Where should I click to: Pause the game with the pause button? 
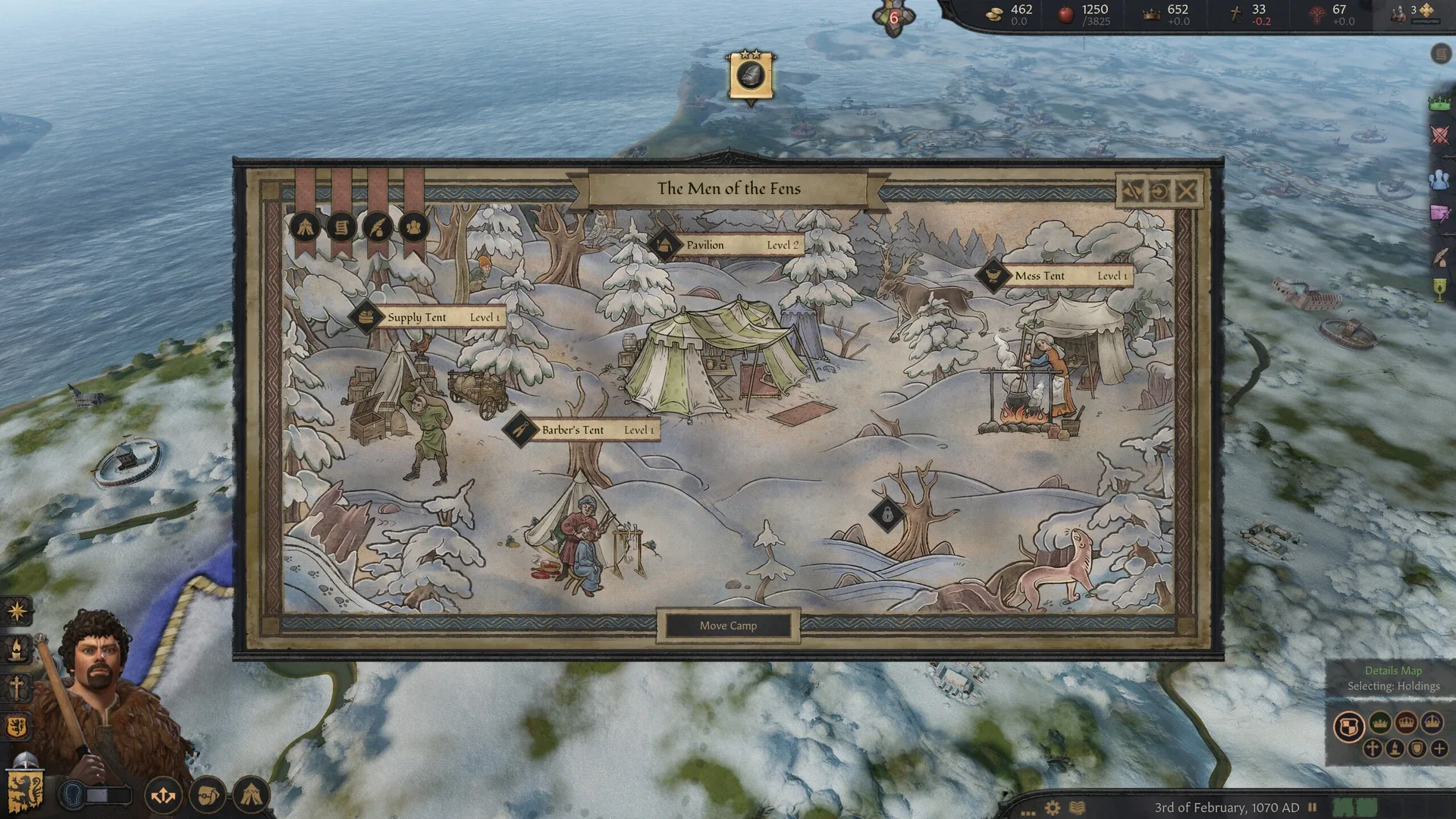pyautogui.click(x=1312, y=808)
